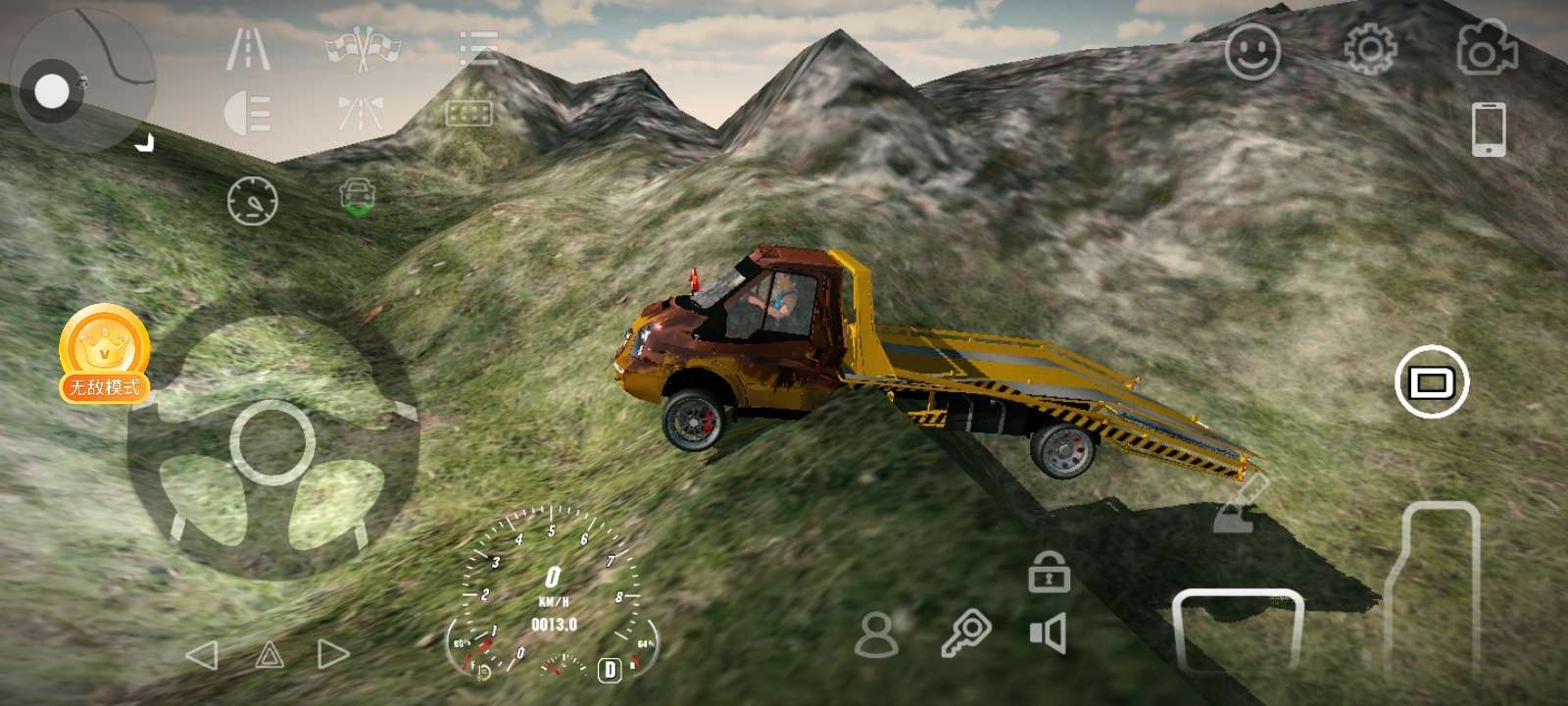Click the cruise speedometer gauge icon
Screen dimensions: 1568x706
pos(253,201)
